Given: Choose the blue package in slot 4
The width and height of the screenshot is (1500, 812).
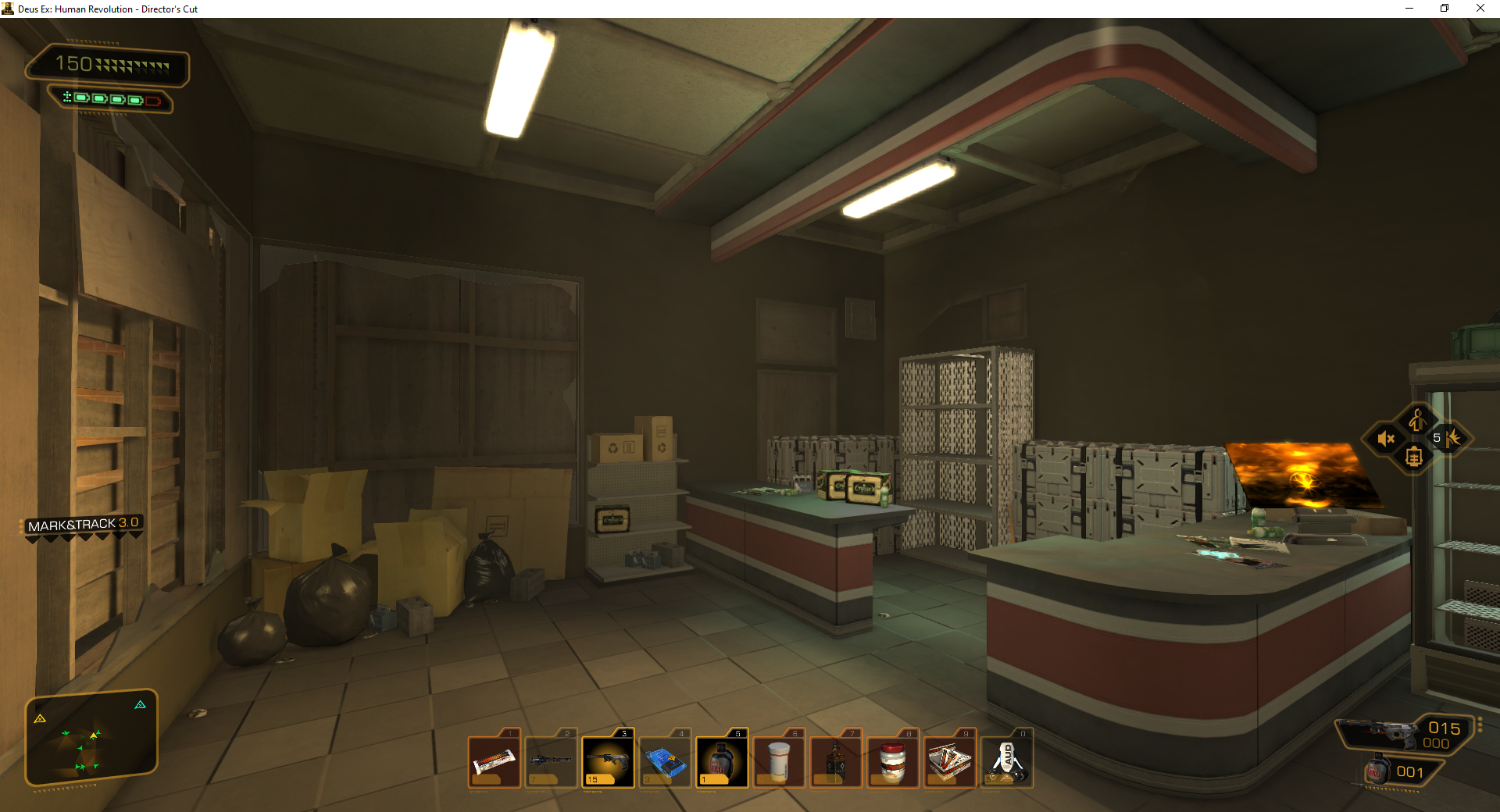Looking at the screenshot, I should point(665,760).
